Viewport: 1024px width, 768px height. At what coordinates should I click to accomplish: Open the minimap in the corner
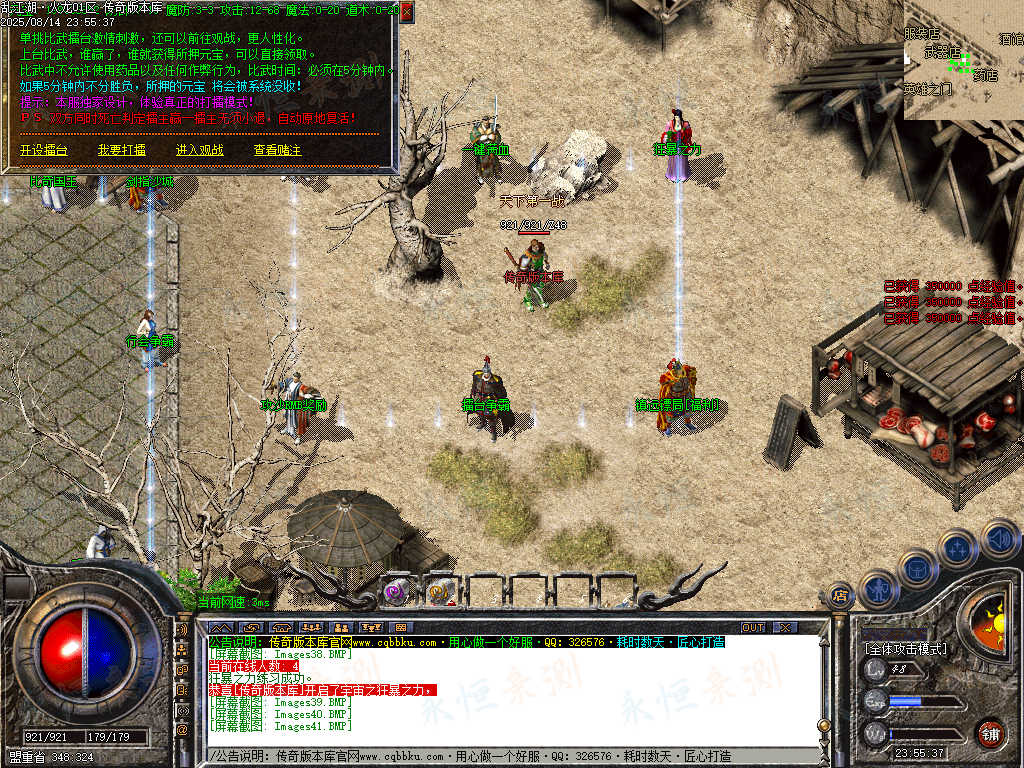coord(963,60)
